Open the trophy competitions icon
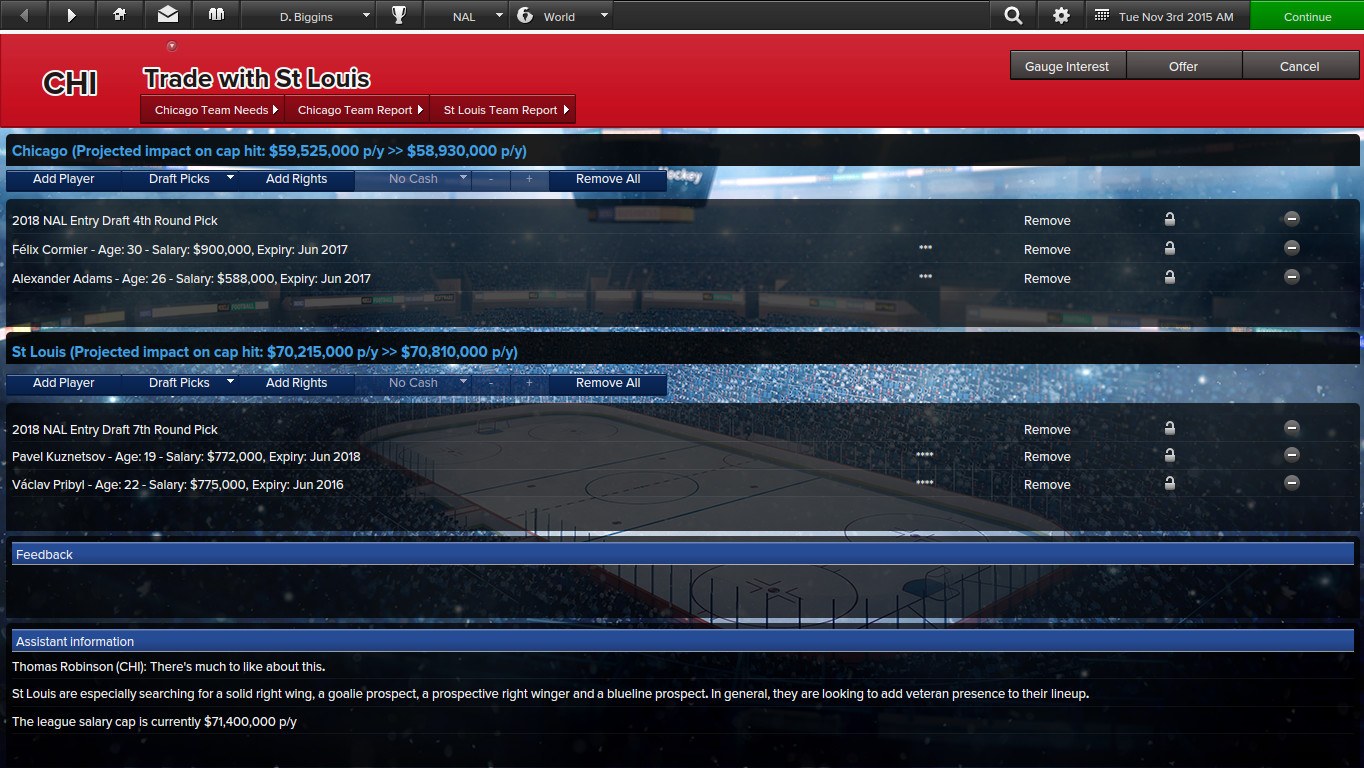Viewport: 1364px width, 768px height. [x=399, y=14]
